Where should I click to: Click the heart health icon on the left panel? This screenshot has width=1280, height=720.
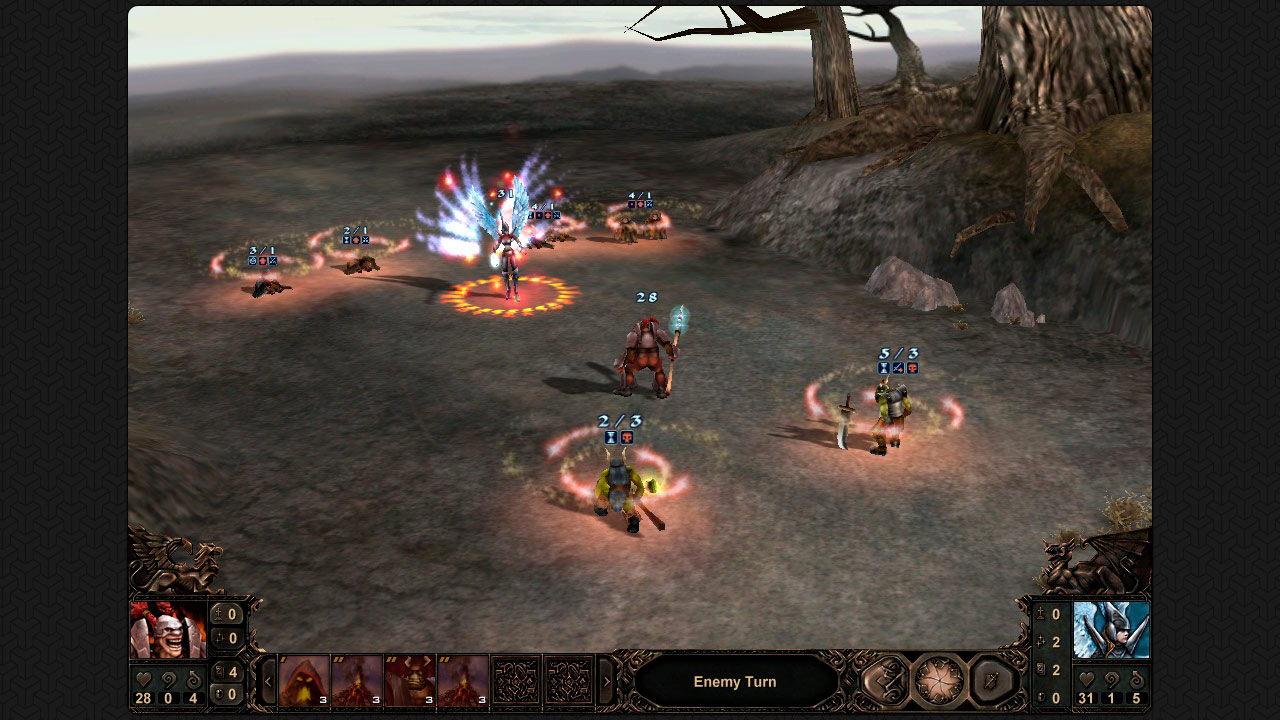143,678
